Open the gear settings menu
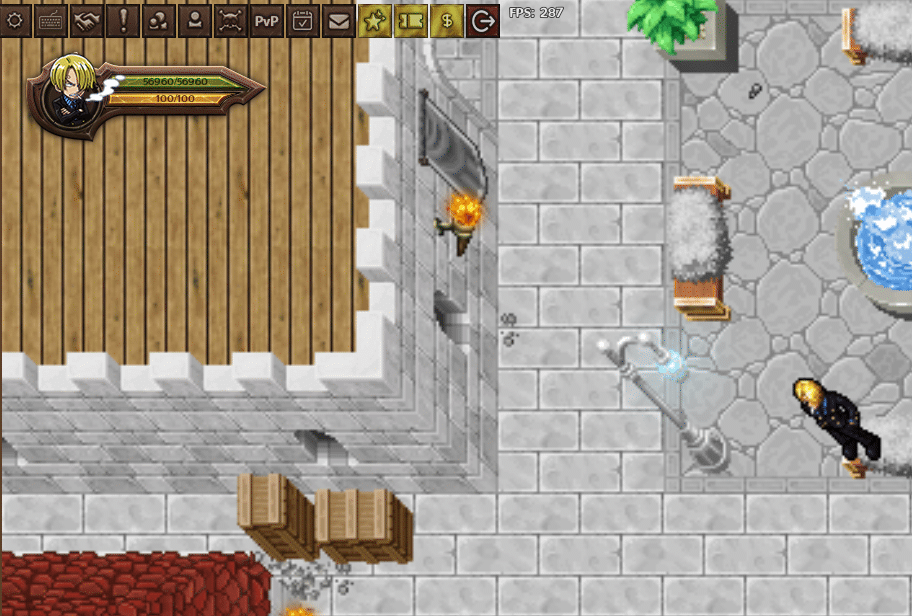 15,20
